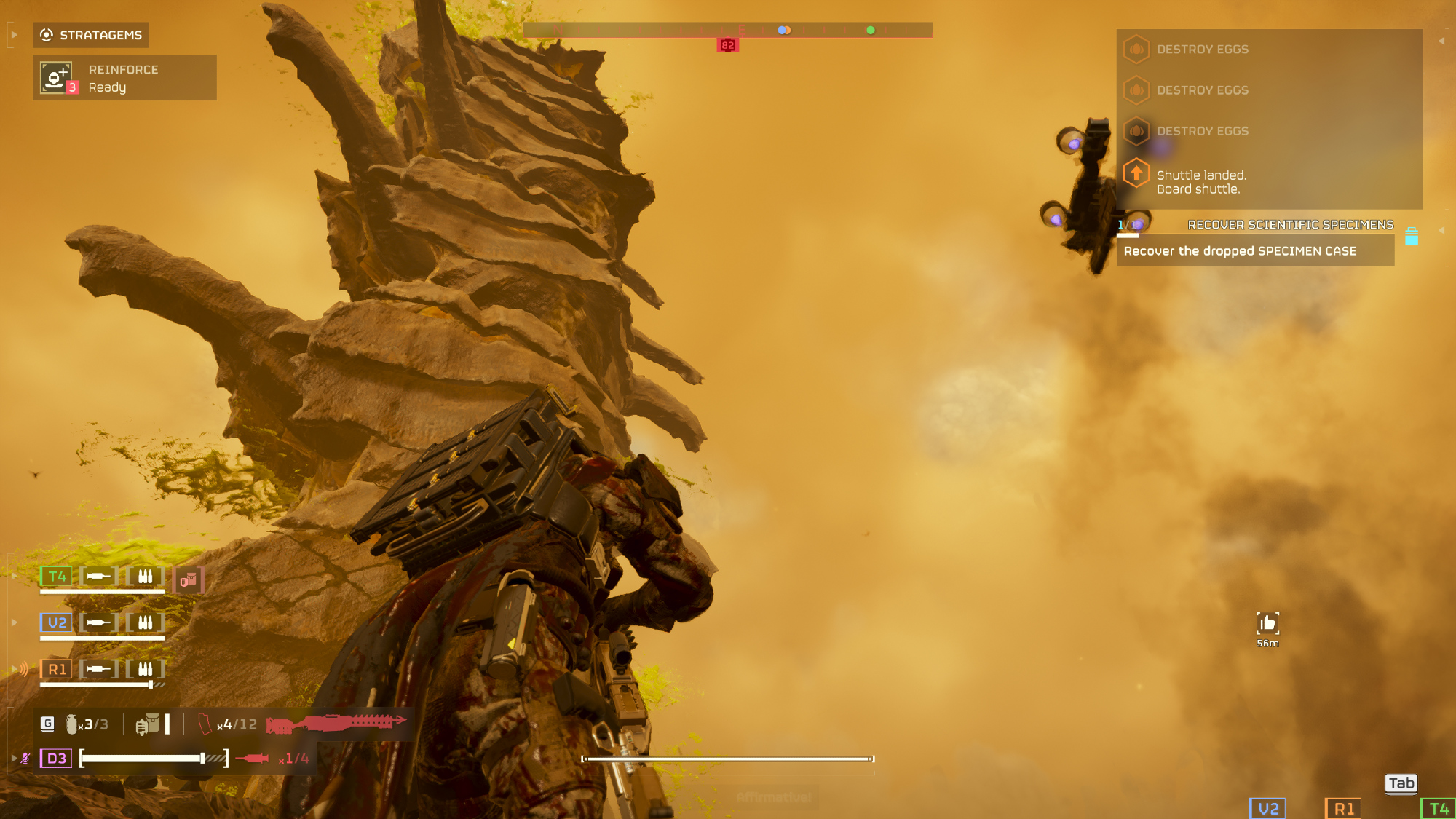This screenshot has height=819, width=1456.
Task: Select the Reinforce stratagem
Action: click(x=124, y=78)
